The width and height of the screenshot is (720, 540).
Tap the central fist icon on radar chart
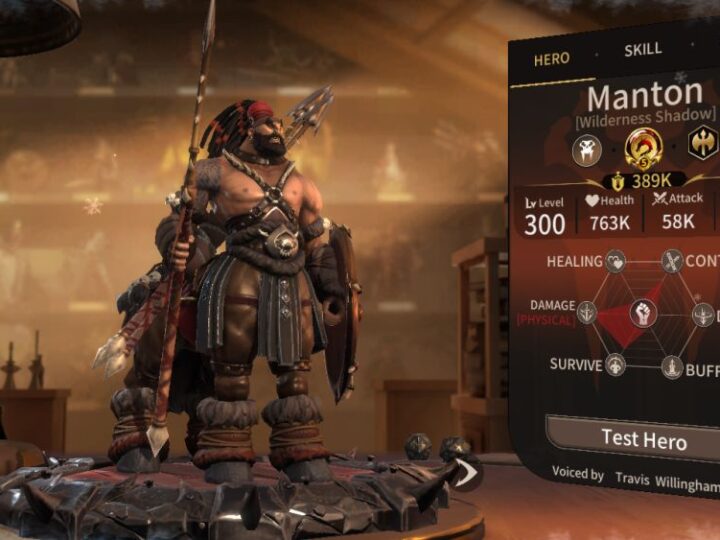643,313
